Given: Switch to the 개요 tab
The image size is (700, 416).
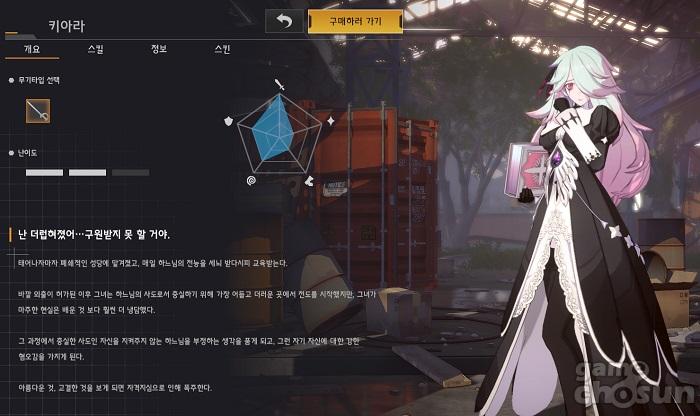Looking at the screenshot, I should (x=31, y=48).
